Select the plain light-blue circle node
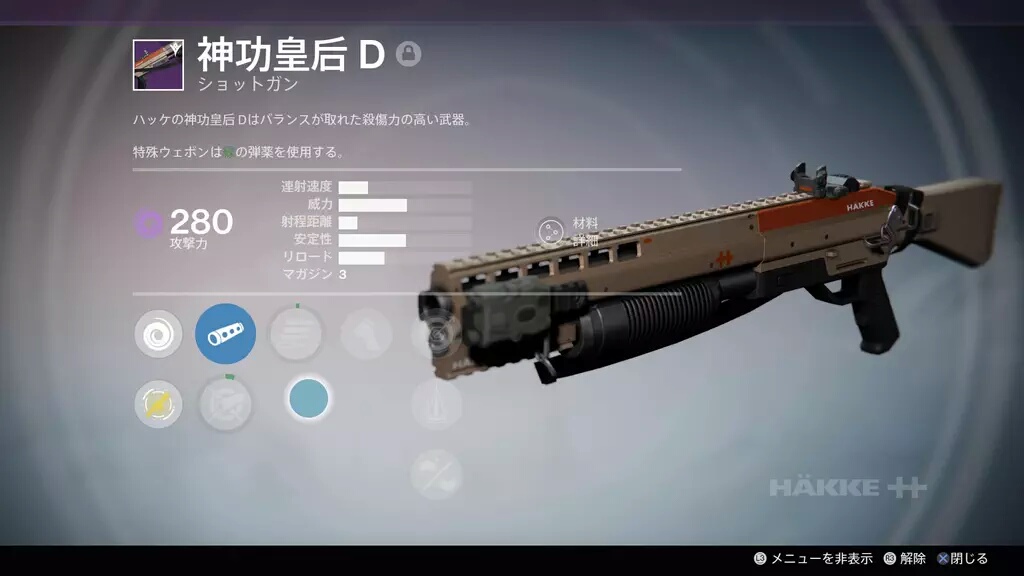1024x576 pixels. tap(308, 399)
